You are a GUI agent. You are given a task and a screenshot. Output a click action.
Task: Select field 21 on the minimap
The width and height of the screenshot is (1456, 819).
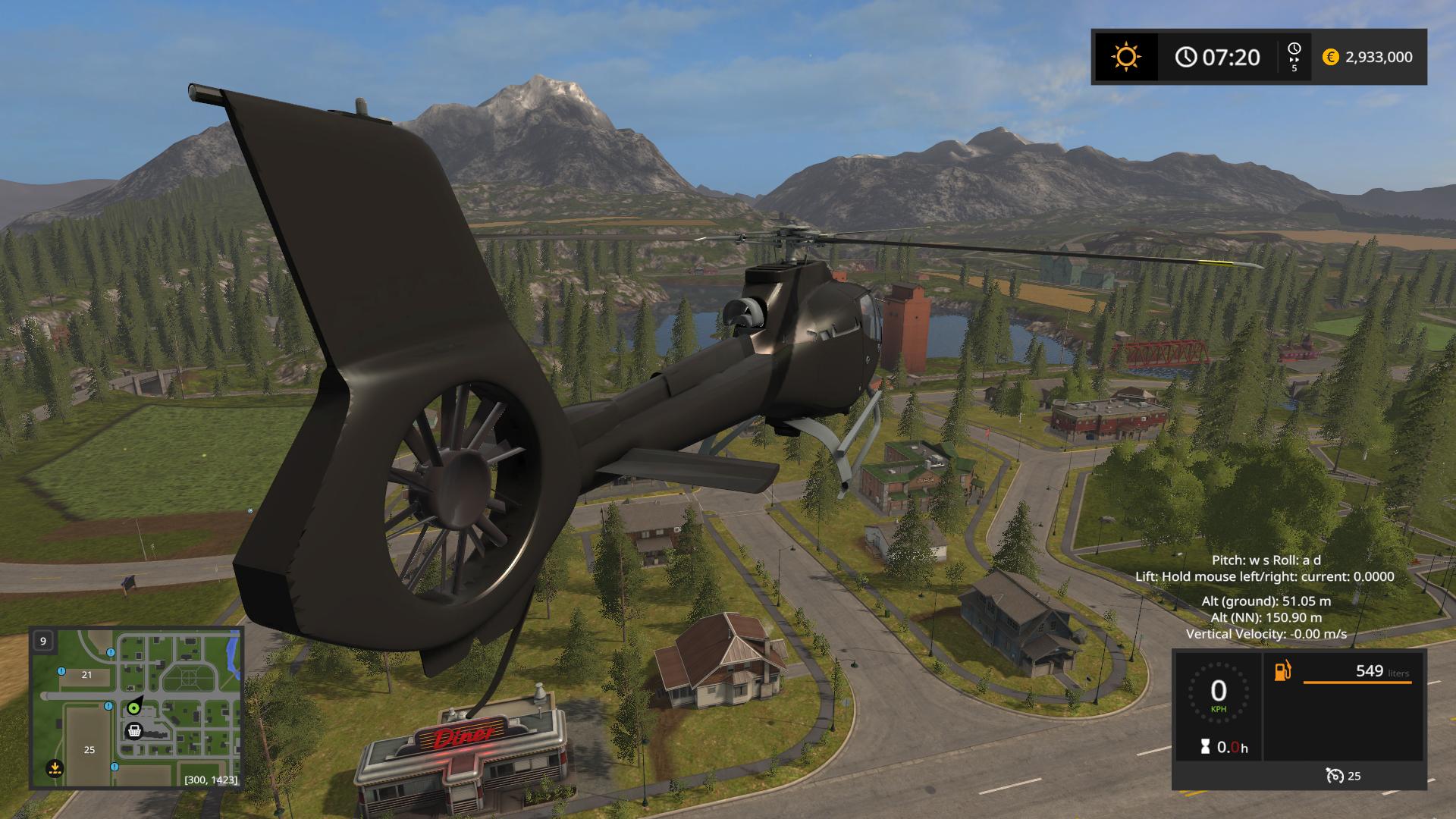tap(86, 675)
